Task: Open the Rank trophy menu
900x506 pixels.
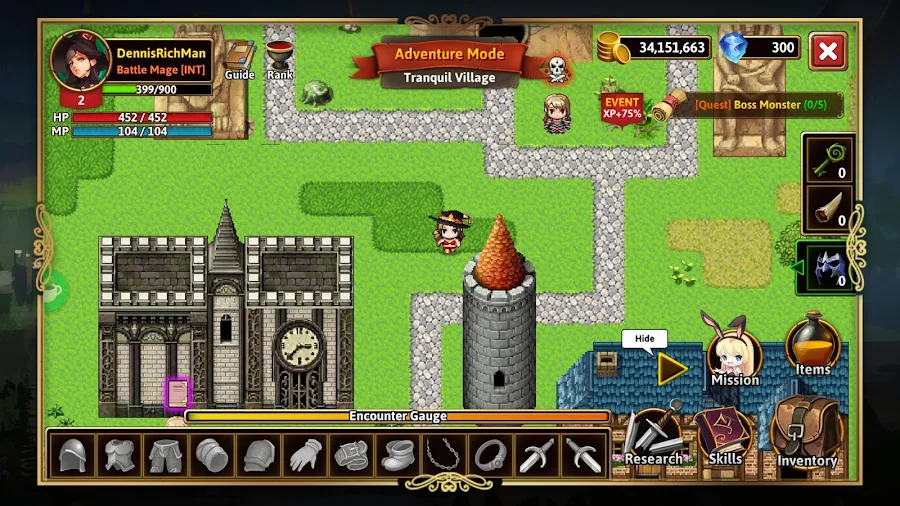Action: (x=280, y=58)
